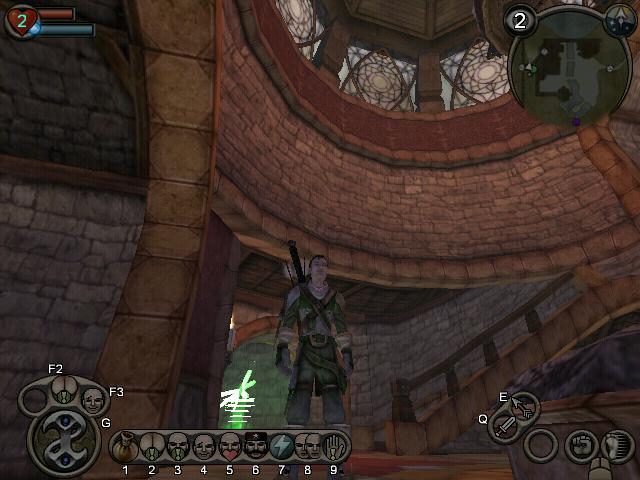Select the bald head icon labeled F2
The width and height of the screenshot is (640, 480).
pyautogui.click(x=62, y=390)
